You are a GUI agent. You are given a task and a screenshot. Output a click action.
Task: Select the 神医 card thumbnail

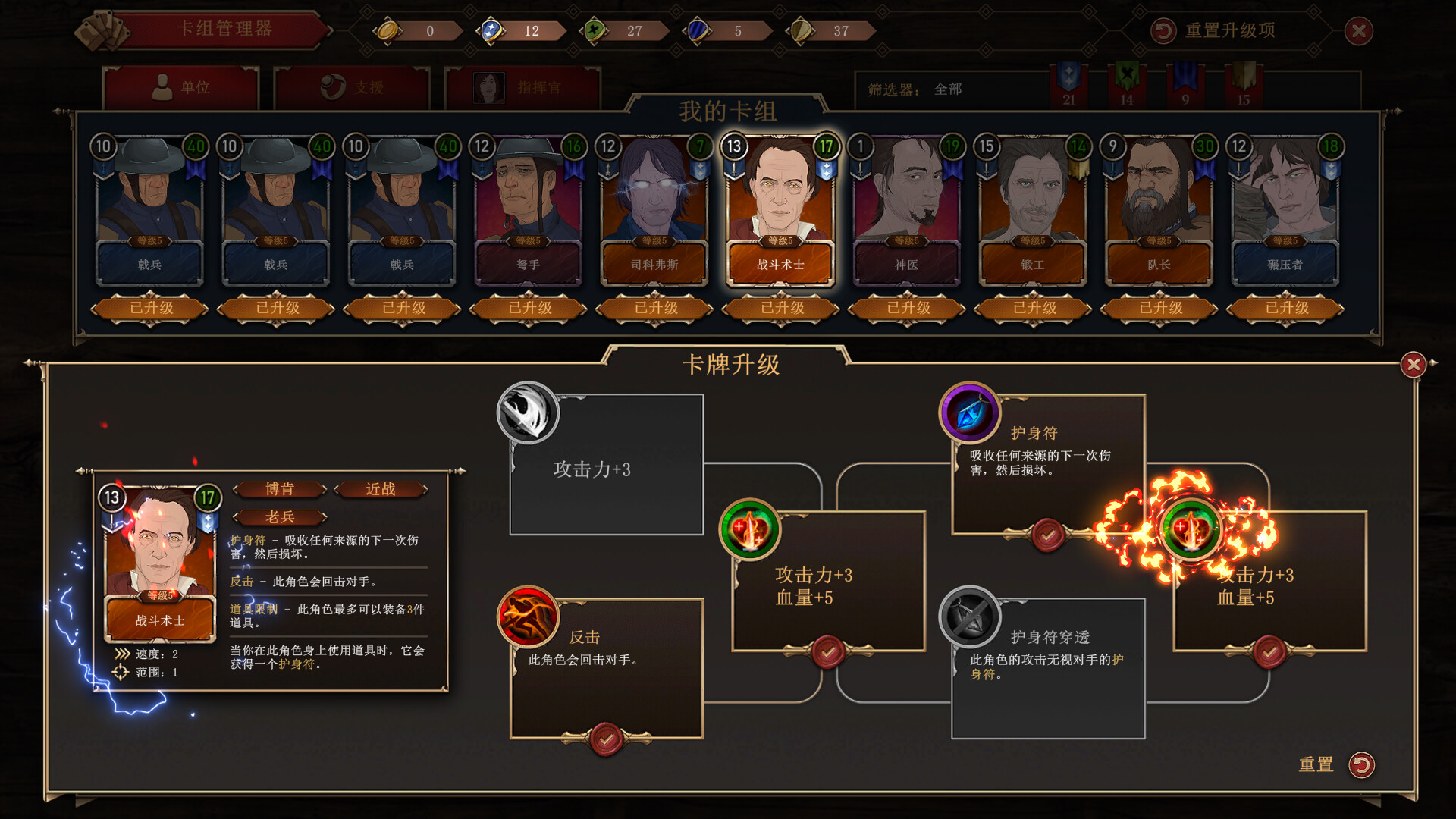906,209
